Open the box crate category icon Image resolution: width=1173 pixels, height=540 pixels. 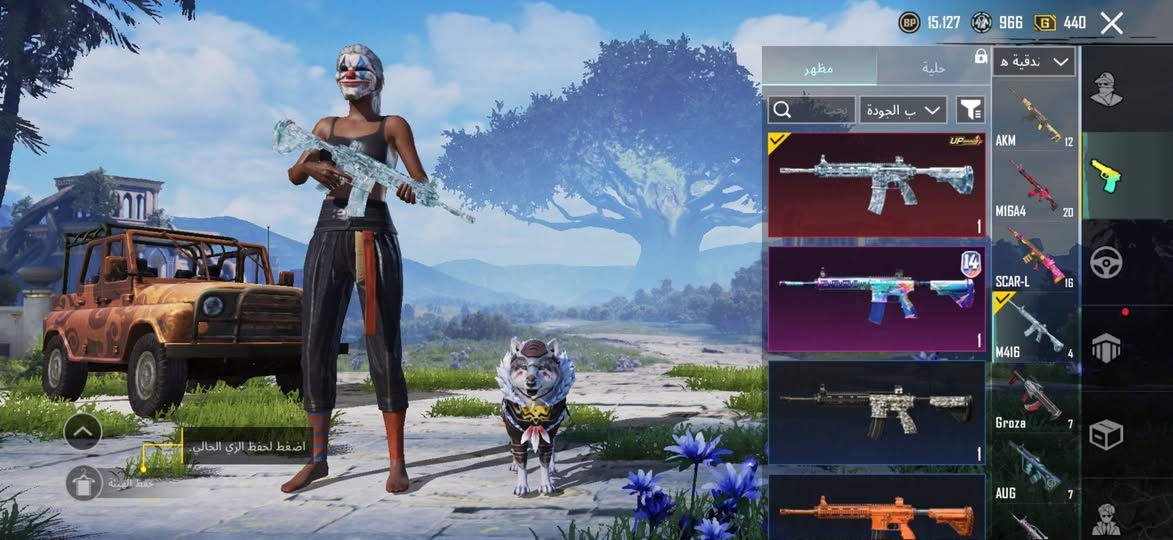tap(1106, 435)
